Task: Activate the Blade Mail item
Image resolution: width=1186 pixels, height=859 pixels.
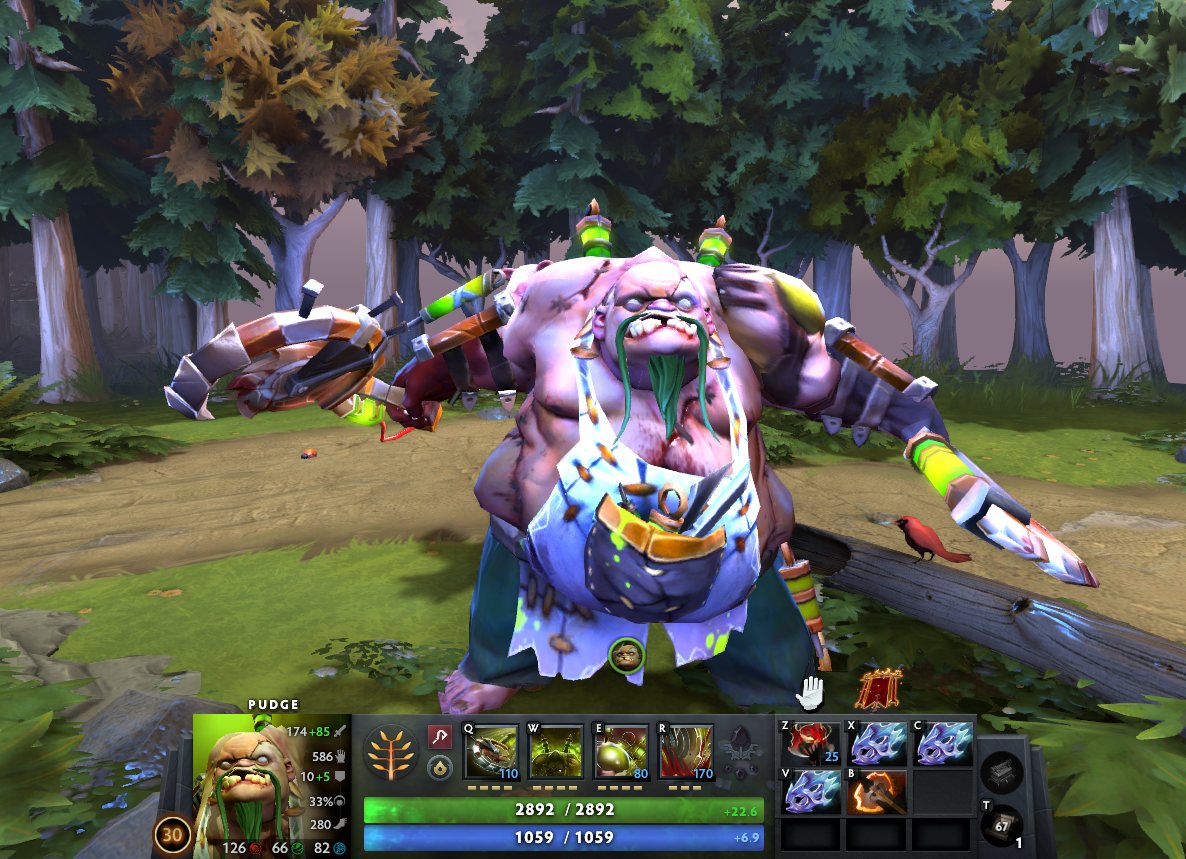Action: tap(813, 744)
